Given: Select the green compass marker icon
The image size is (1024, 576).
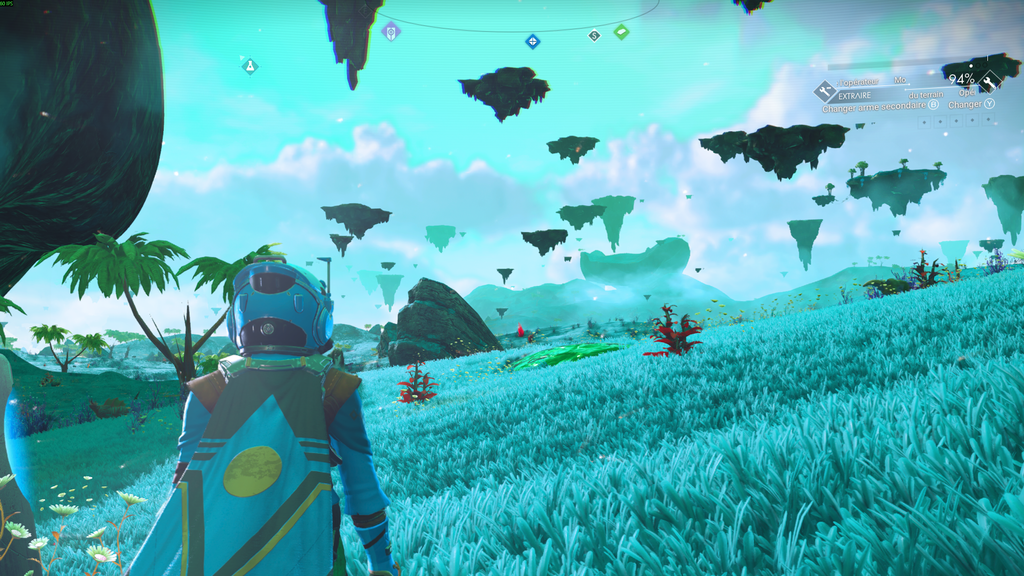Looking at the screenshot, I should (621, 32).
